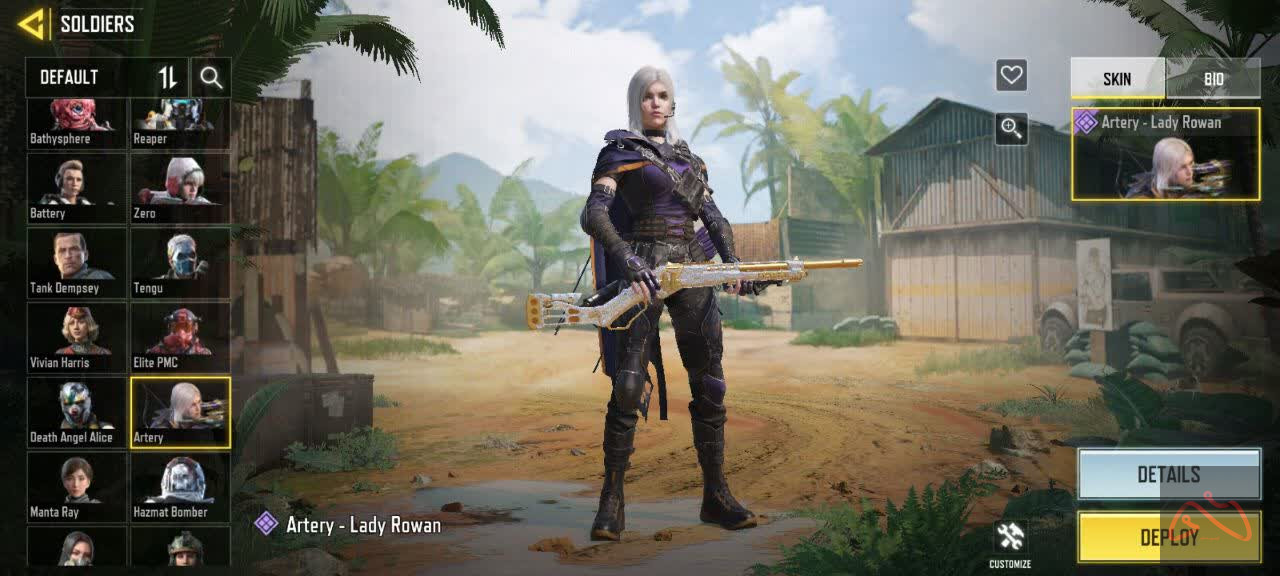Choose the Reaper soldier tile
This screenshot has height=576, width=1280.
coord(180,123)
